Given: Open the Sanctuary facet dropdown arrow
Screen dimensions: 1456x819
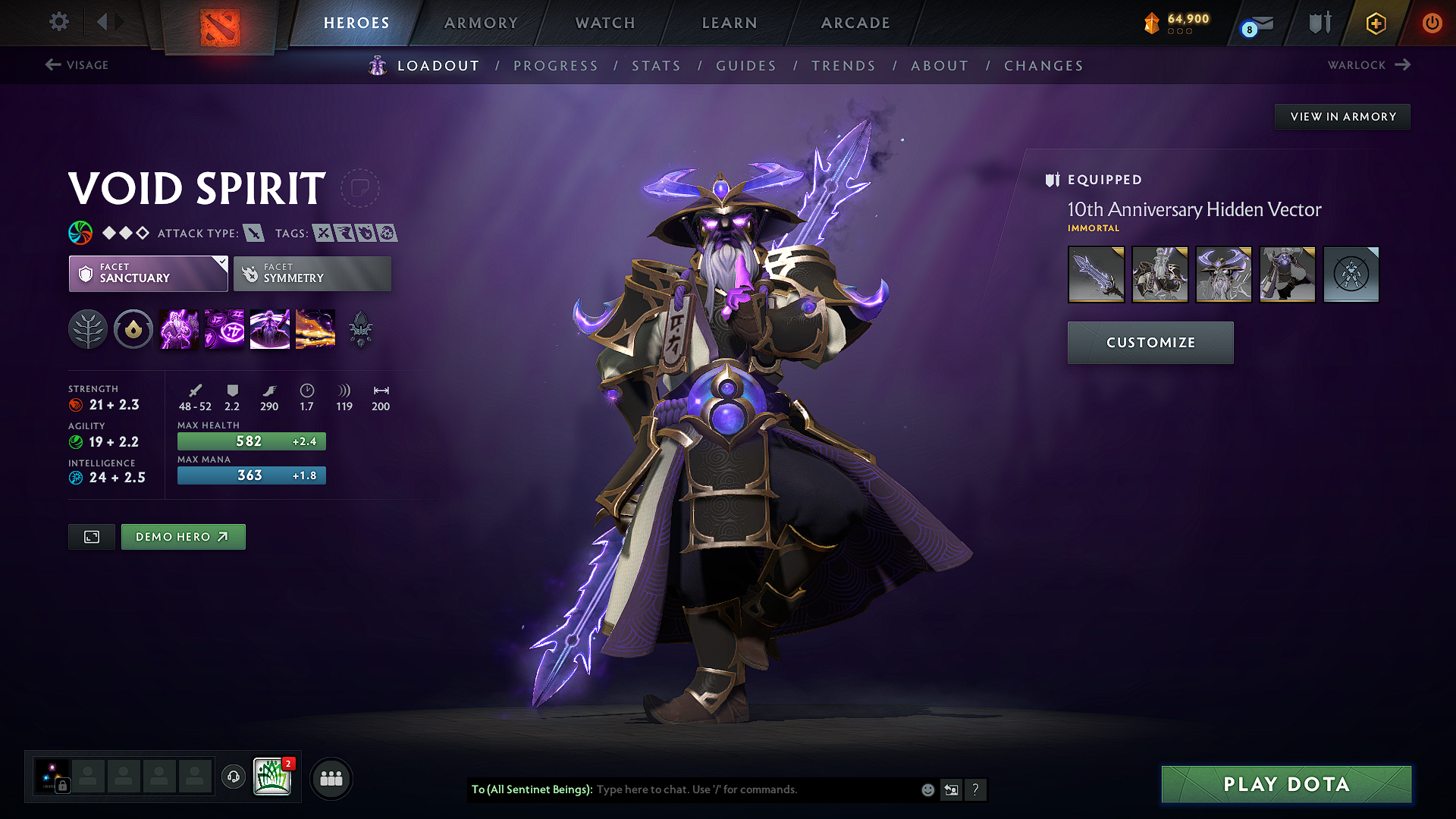Looking at the screenshot, I should pos(221,262).
